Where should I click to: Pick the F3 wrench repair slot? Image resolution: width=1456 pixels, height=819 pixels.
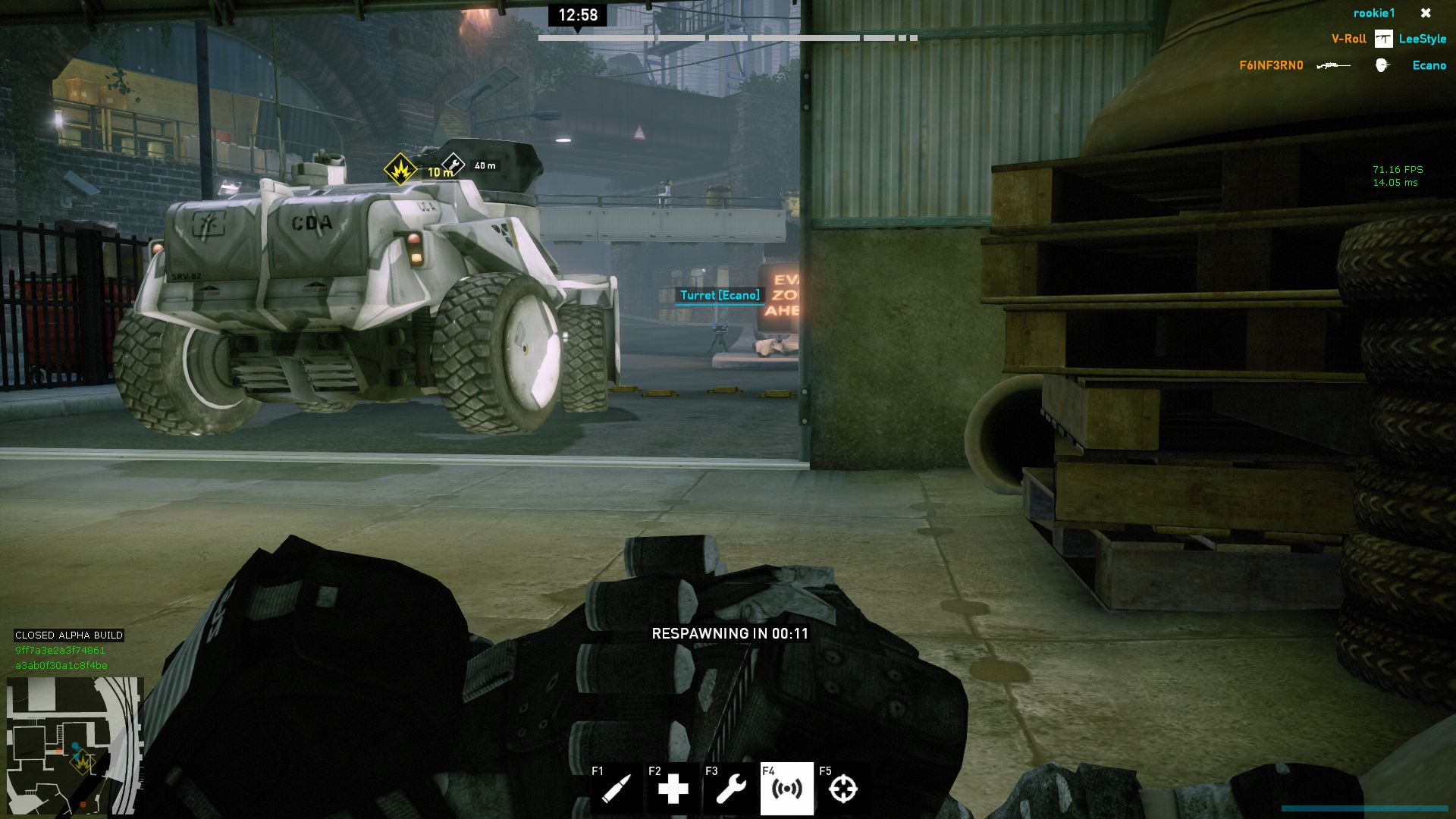[730, 789]
